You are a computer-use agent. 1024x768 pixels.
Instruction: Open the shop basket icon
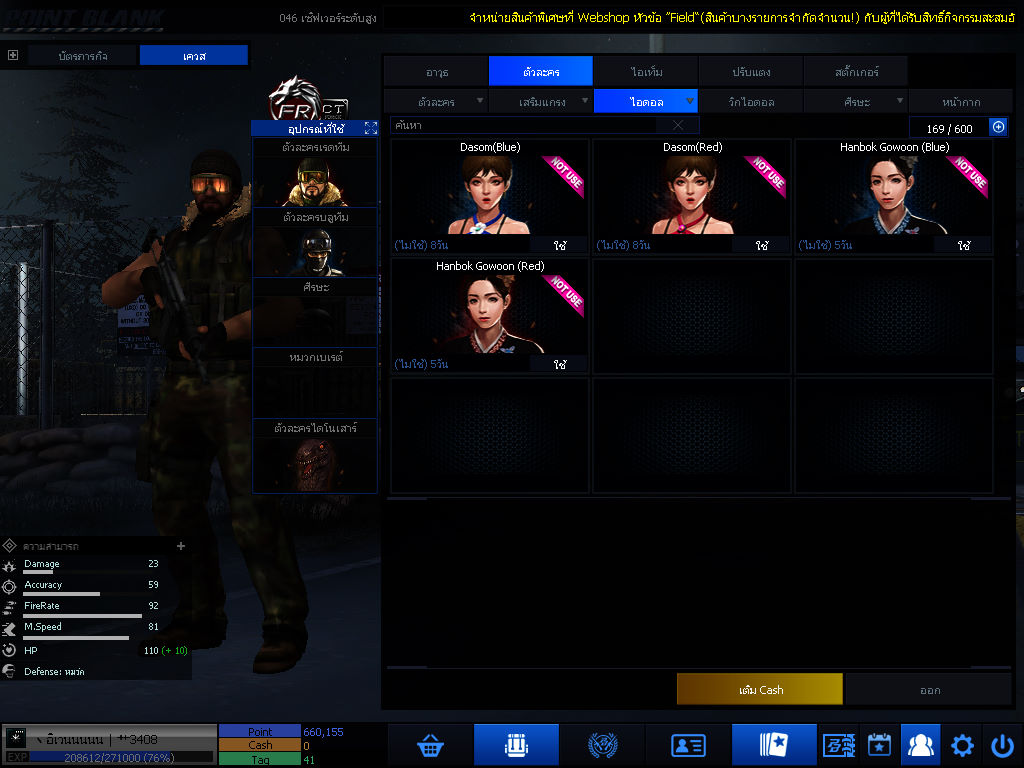point(430,745)
